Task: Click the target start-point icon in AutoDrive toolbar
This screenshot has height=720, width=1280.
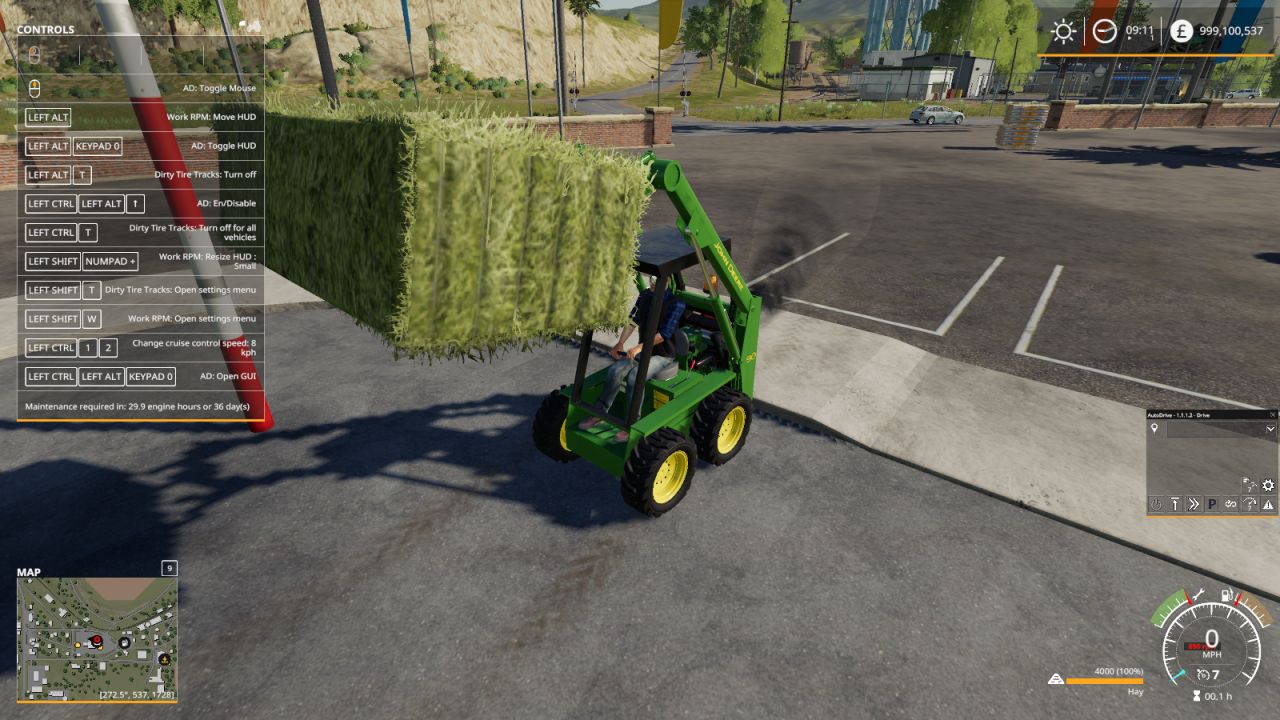Action: click(1175, 503)
